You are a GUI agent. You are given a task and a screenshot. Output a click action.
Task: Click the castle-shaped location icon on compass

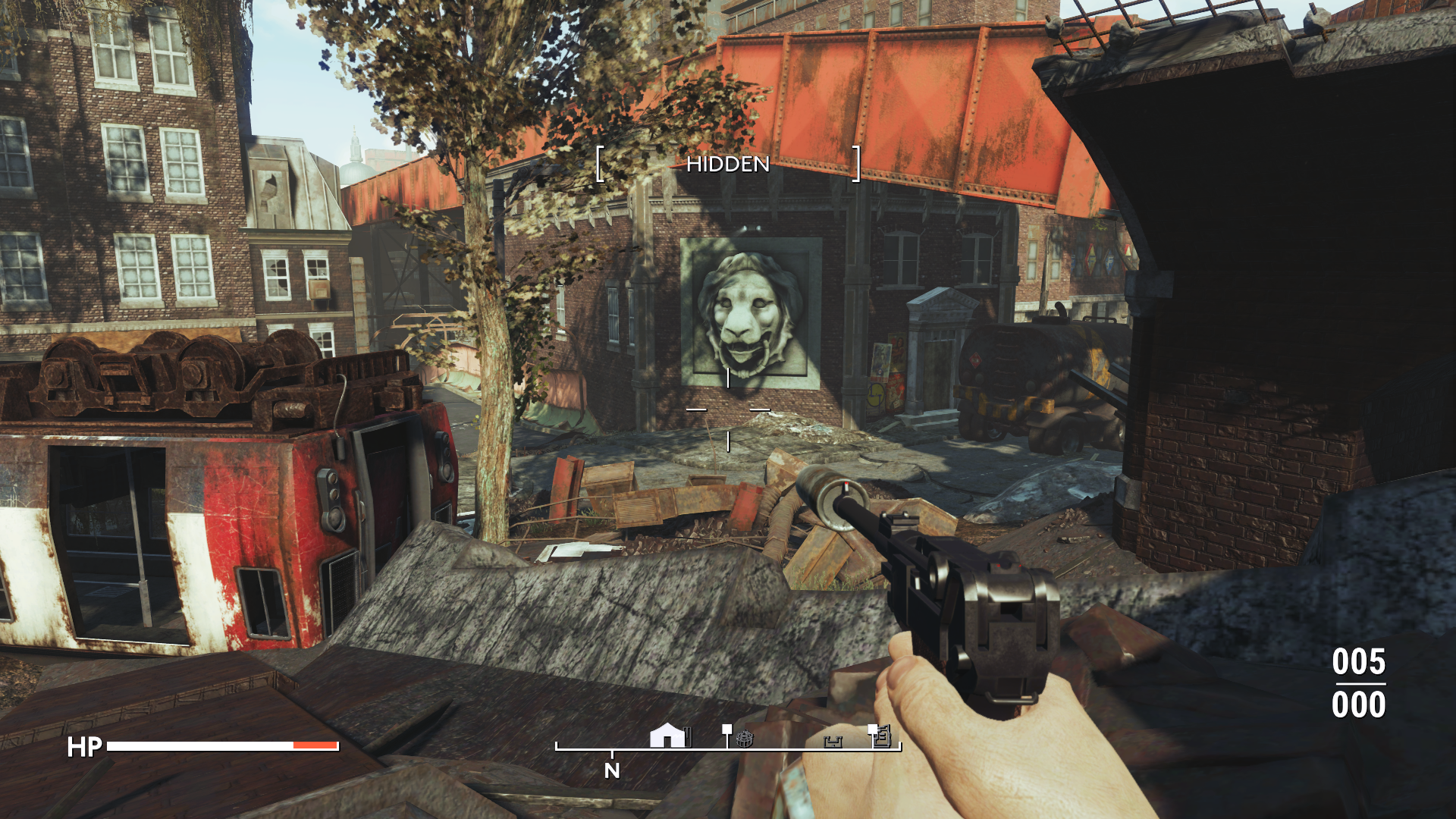(833, 741)
